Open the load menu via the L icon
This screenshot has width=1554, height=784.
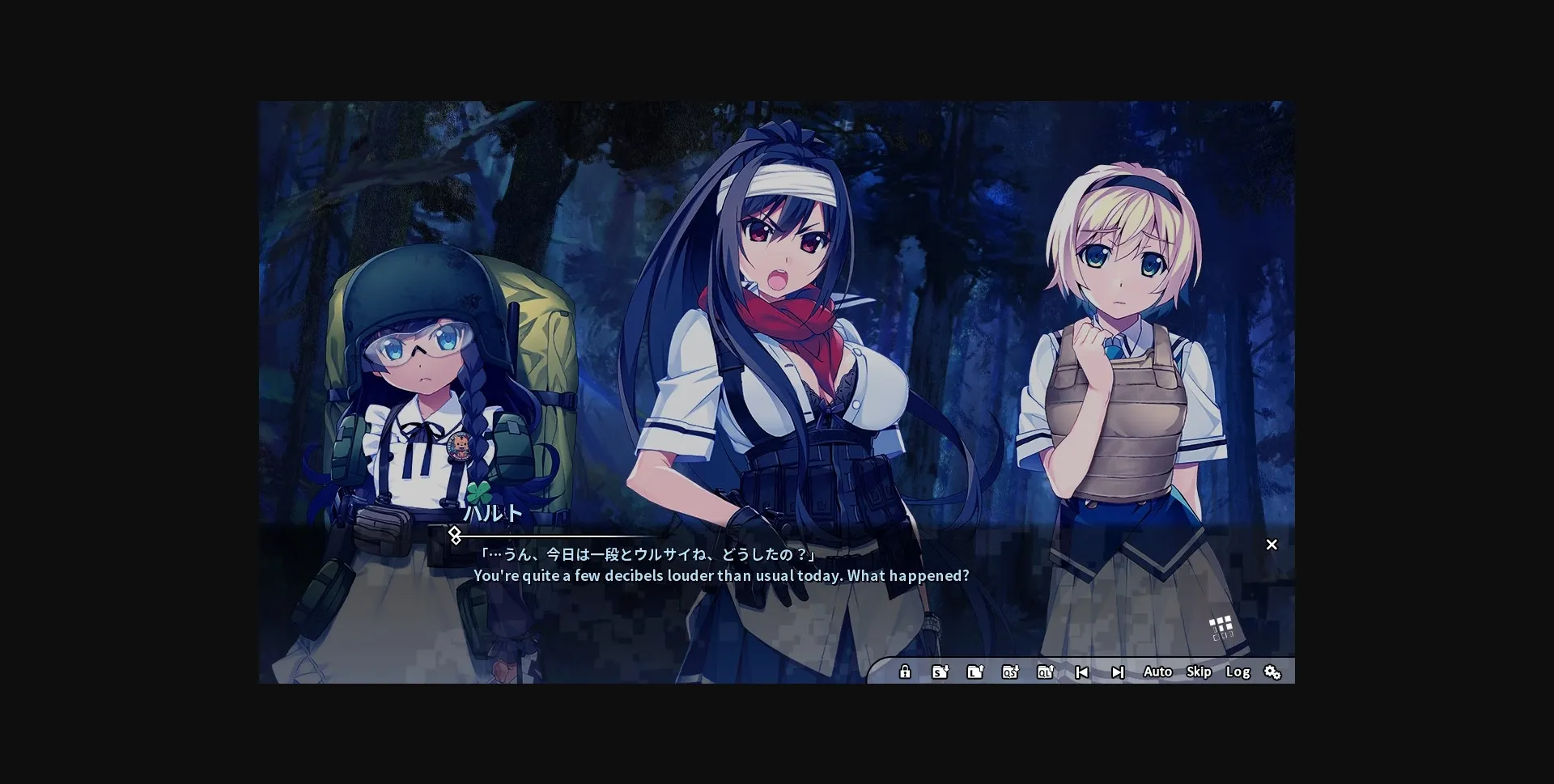(x=975, y=672)
